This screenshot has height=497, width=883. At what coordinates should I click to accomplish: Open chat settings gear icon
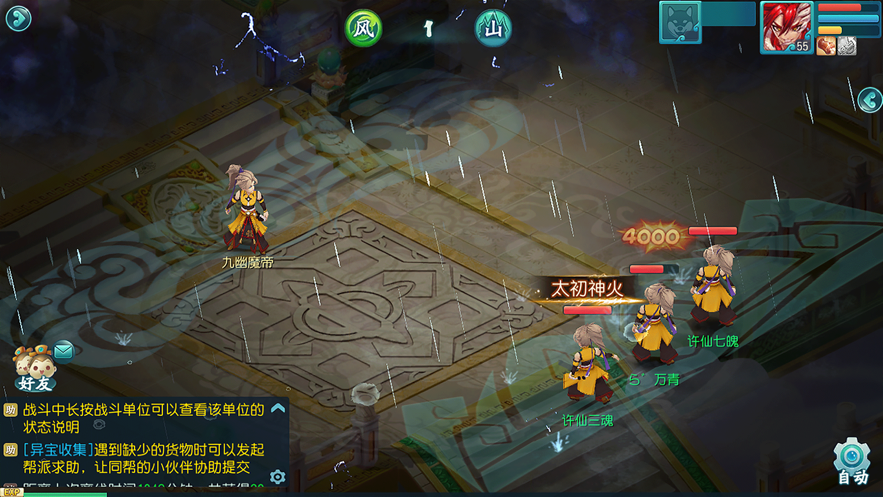tap(278, 477)
